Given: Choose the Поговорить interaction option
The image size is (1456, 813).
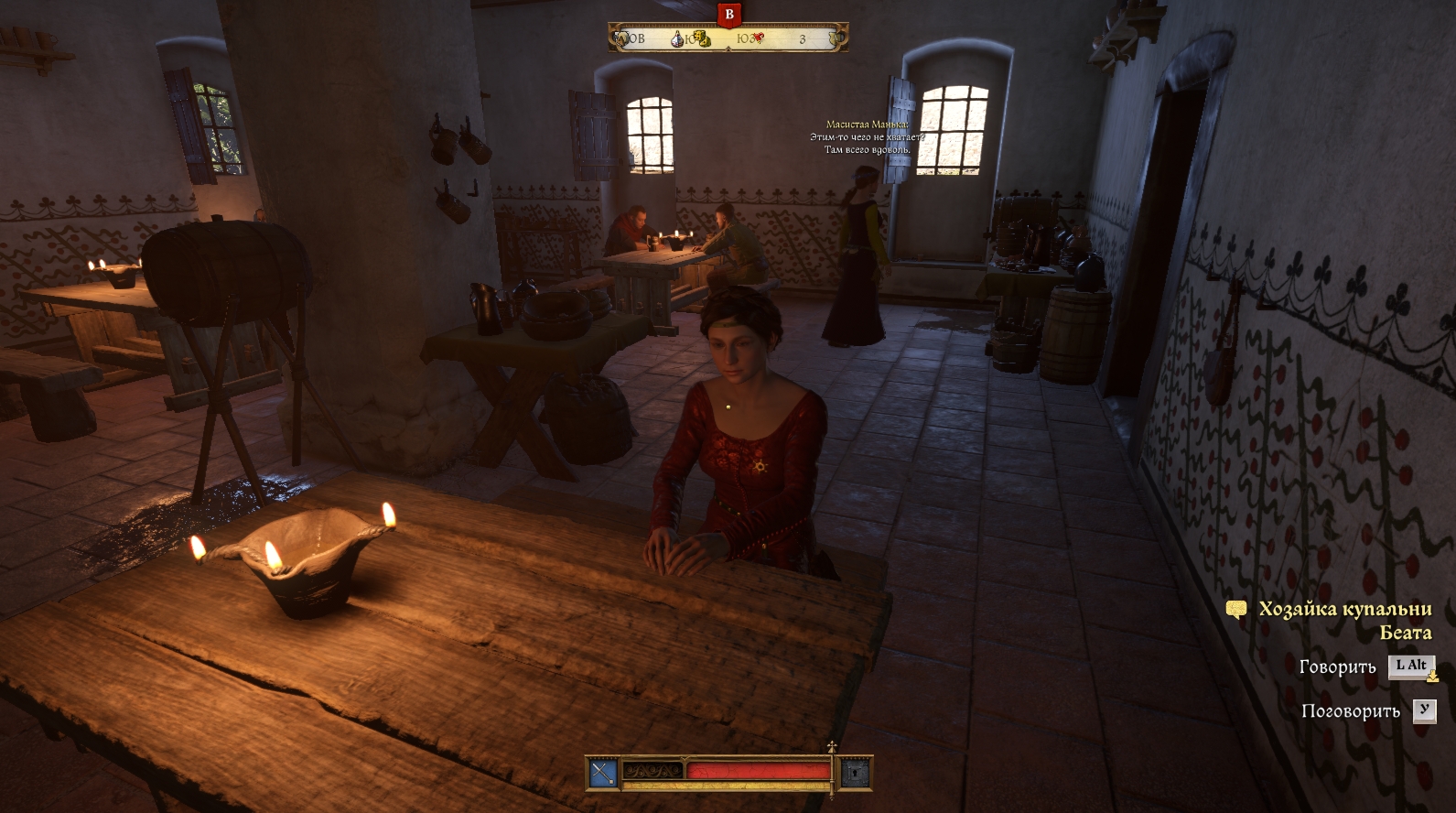Looking at the screenshot, I should pyautogui.click(x=1350, y=711).
